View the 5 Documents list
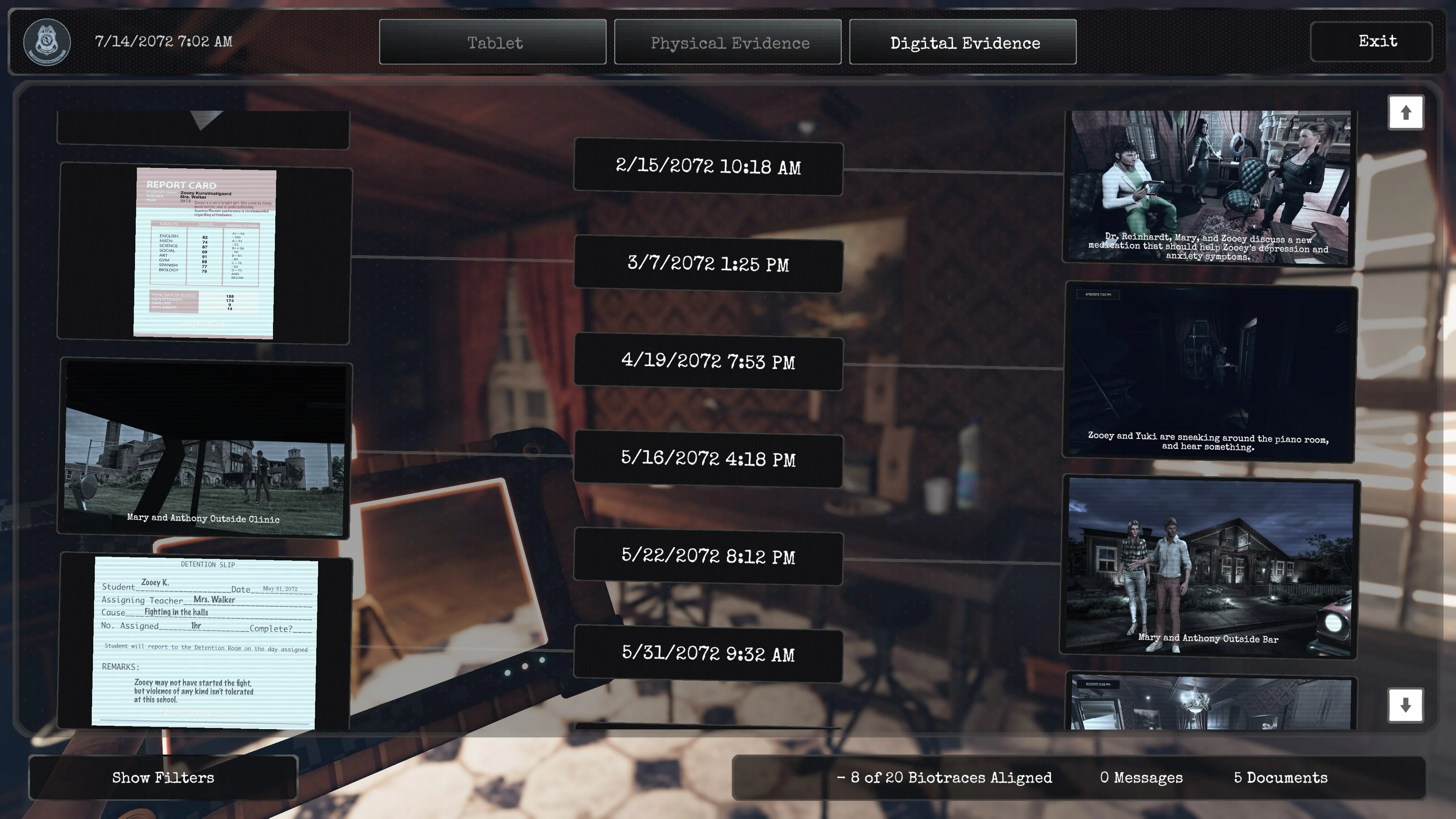The image size is (1456, 819). [x=1280, y=778]
